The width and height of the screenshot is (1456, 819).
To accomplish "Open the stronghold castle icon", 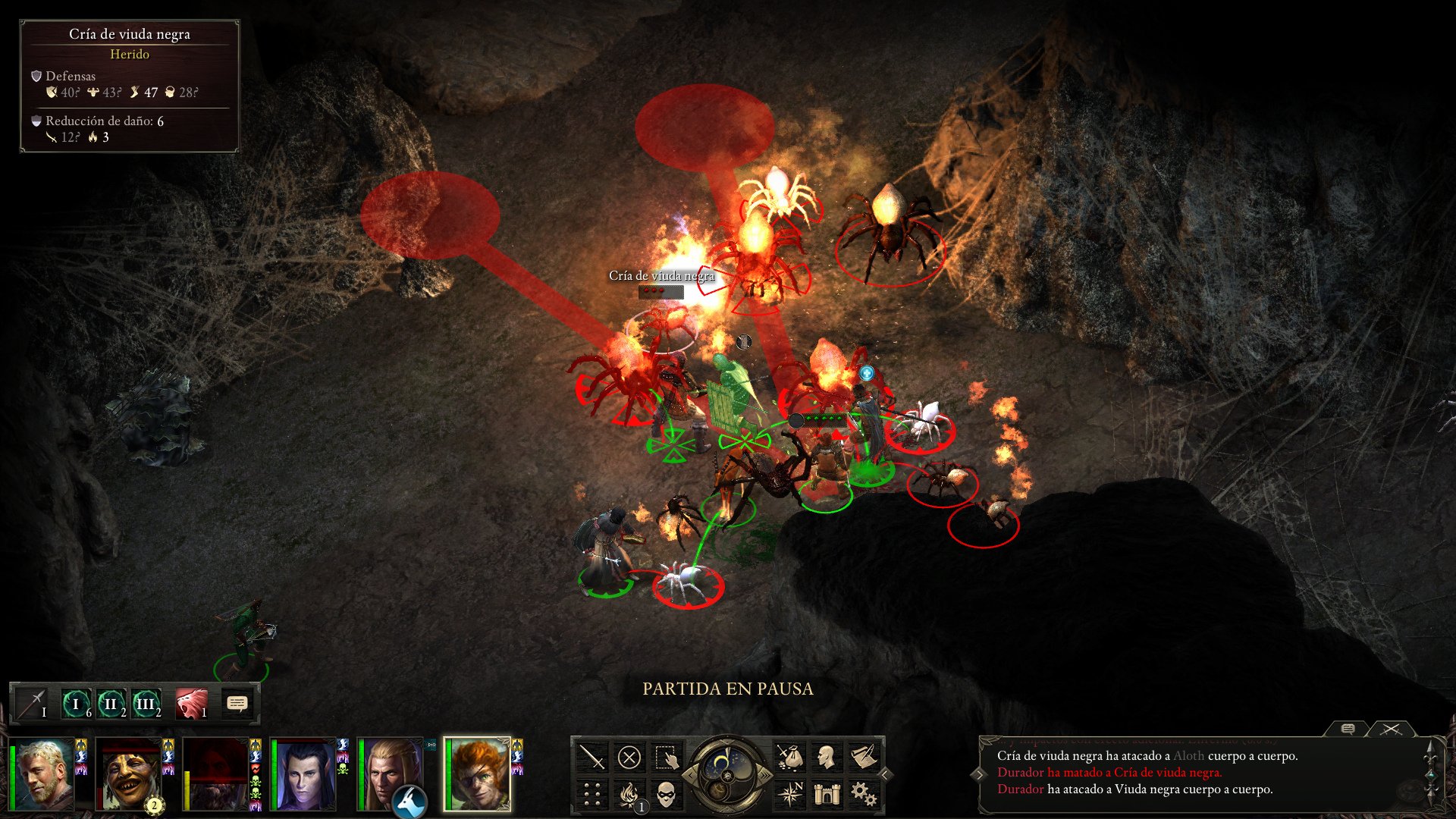I will tap(827, 794).
